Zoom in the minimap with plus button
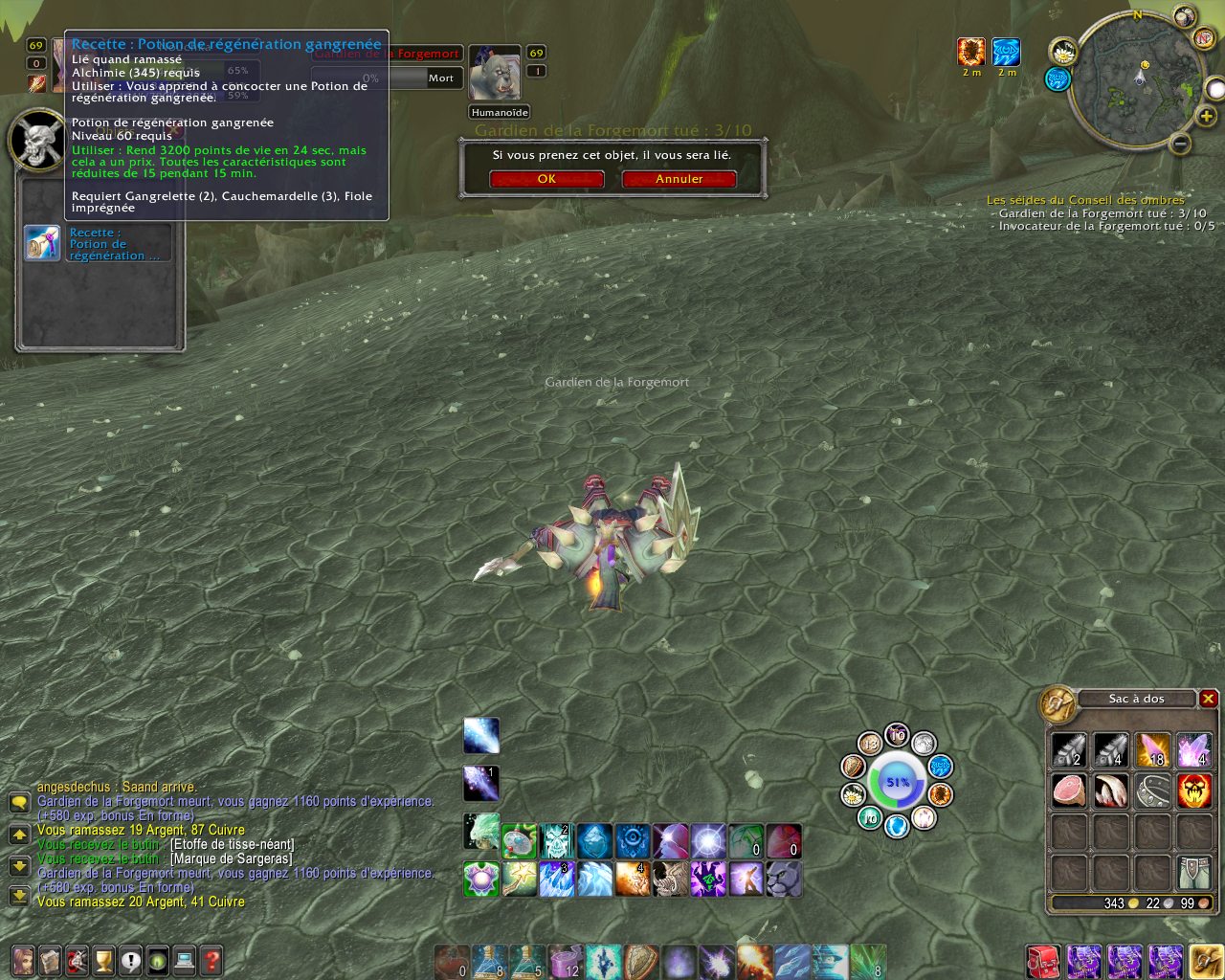The width and height of the screenshot is (1225, 980). pos(1207,116)
